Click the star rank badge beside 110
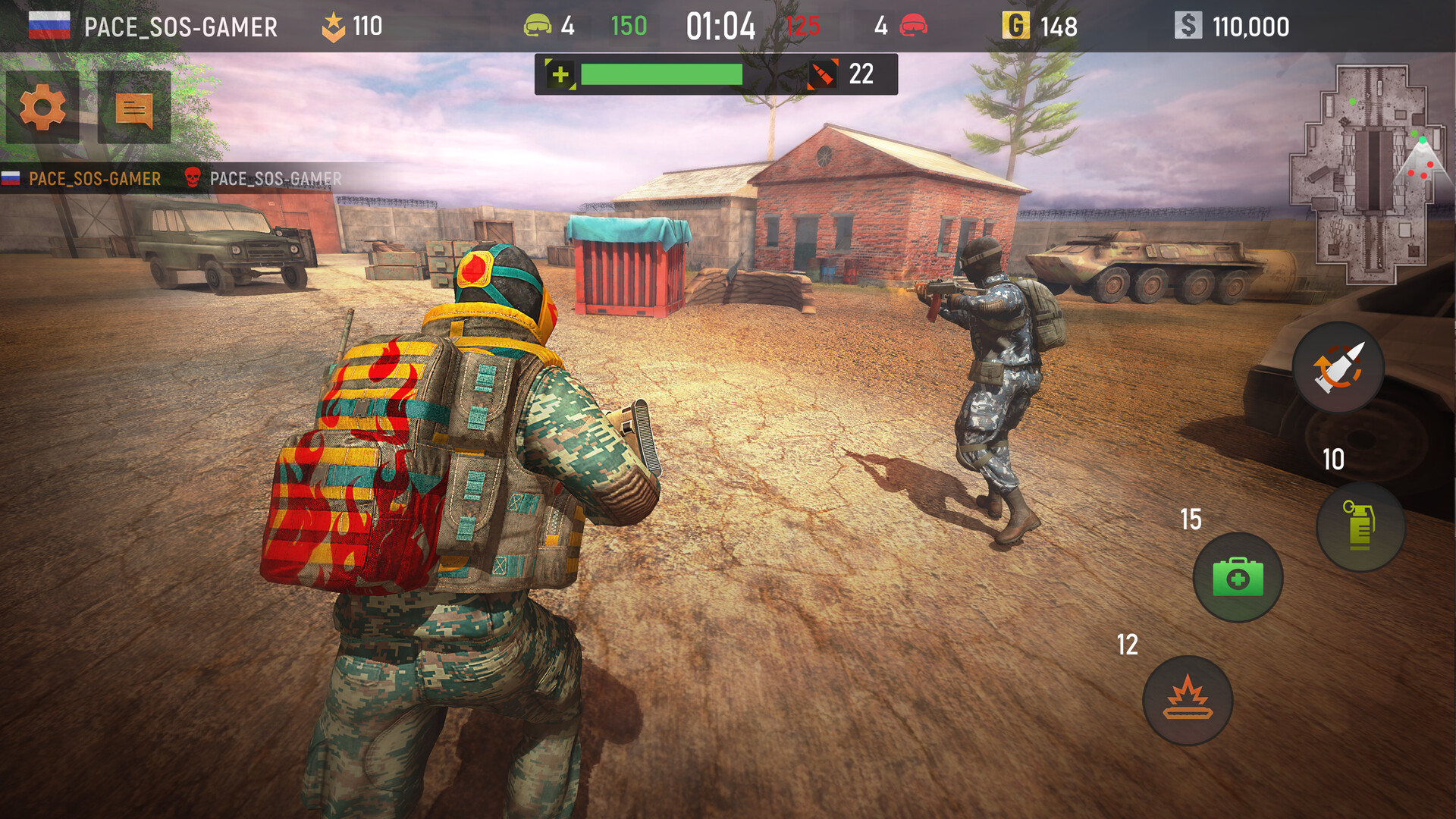The height and width of the screenshot is (819, 1456). tap(332, 24)
